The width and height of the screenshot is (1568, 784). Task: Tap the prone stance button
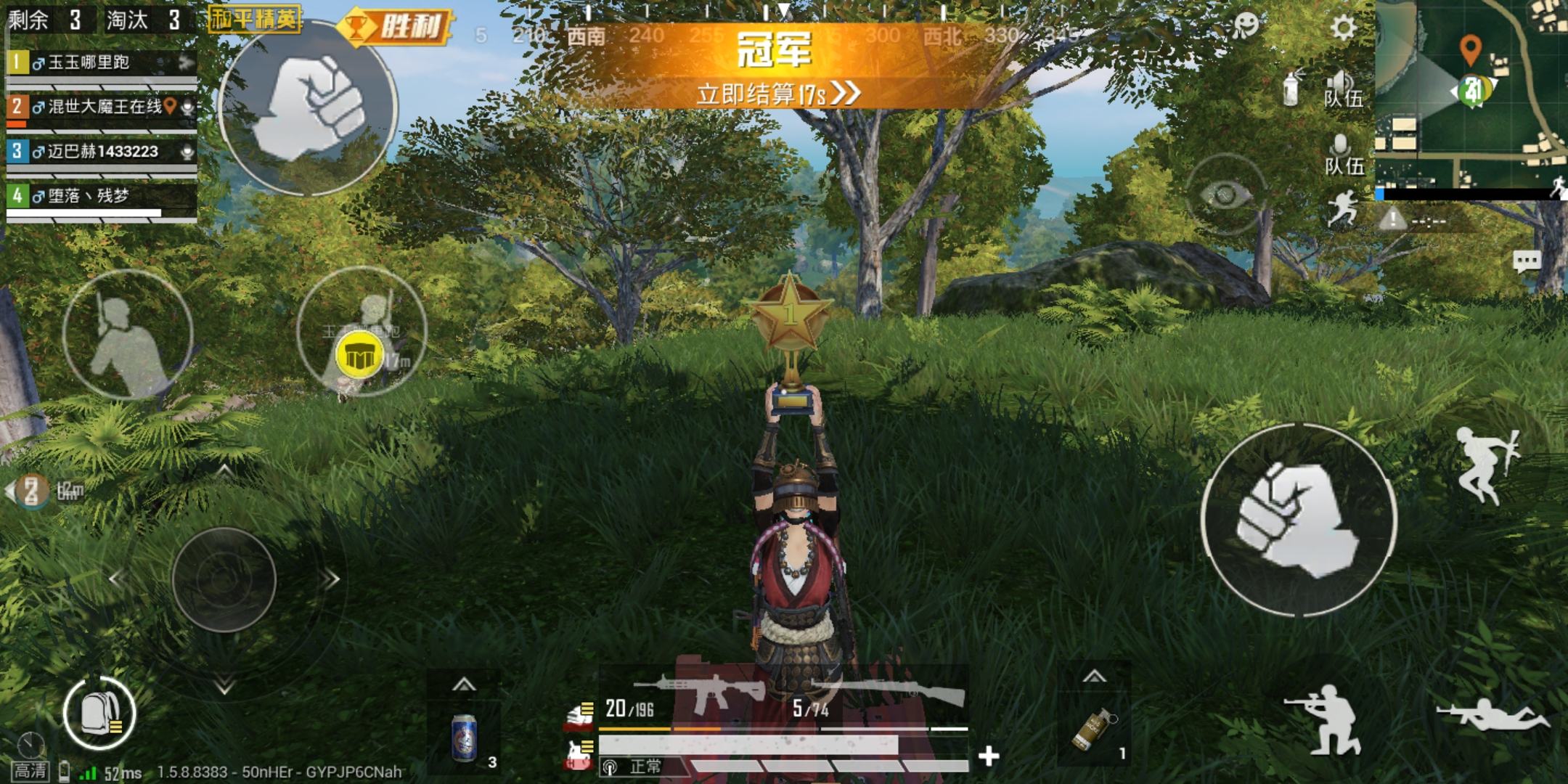[x=1492, y=715]
